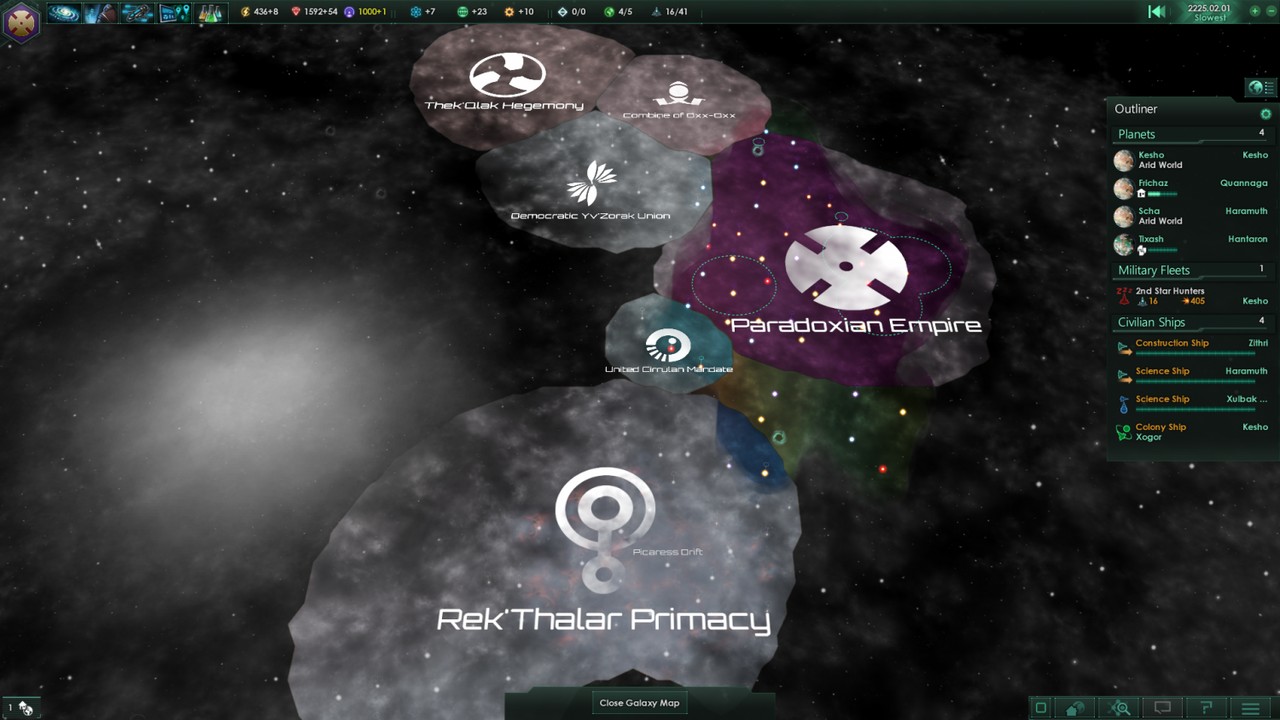Open the research panel via the flasks icon
Screen dimensions: 1280x720
(x=208, y=13)
